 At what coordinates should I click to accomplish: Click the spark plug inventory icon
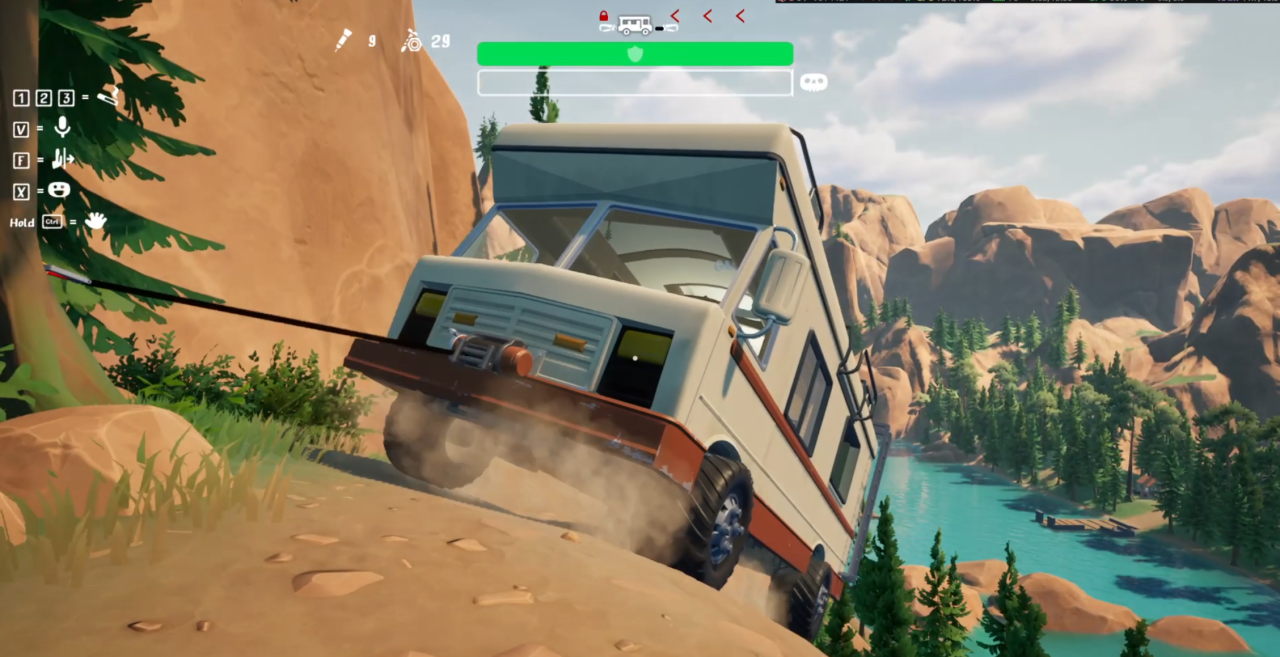(x=343, y=40)
